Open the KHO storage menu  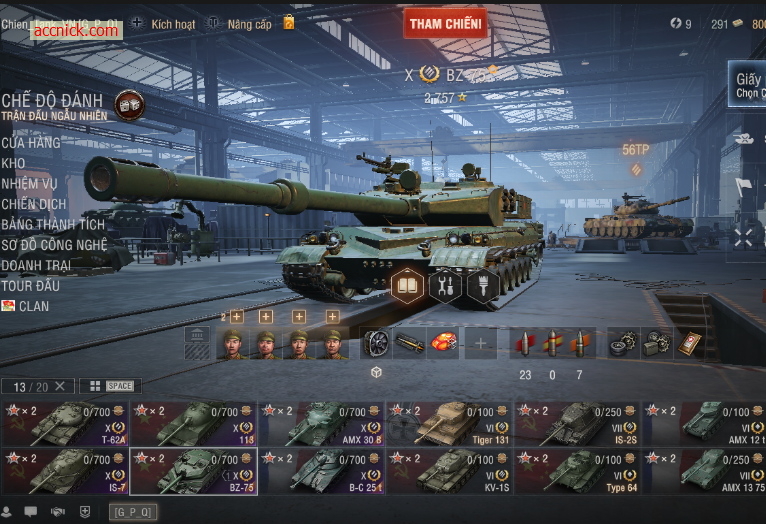tap(14, 163)
